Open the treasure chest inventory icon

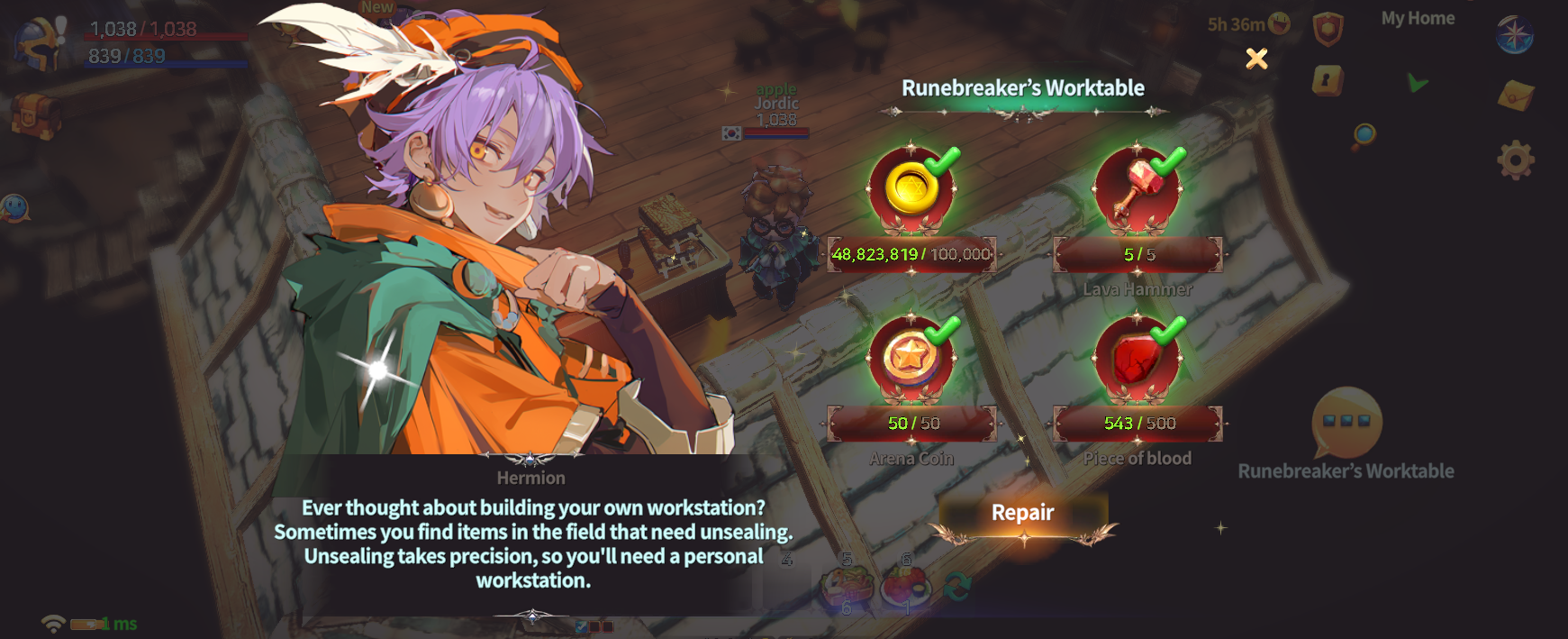[36, 114]
